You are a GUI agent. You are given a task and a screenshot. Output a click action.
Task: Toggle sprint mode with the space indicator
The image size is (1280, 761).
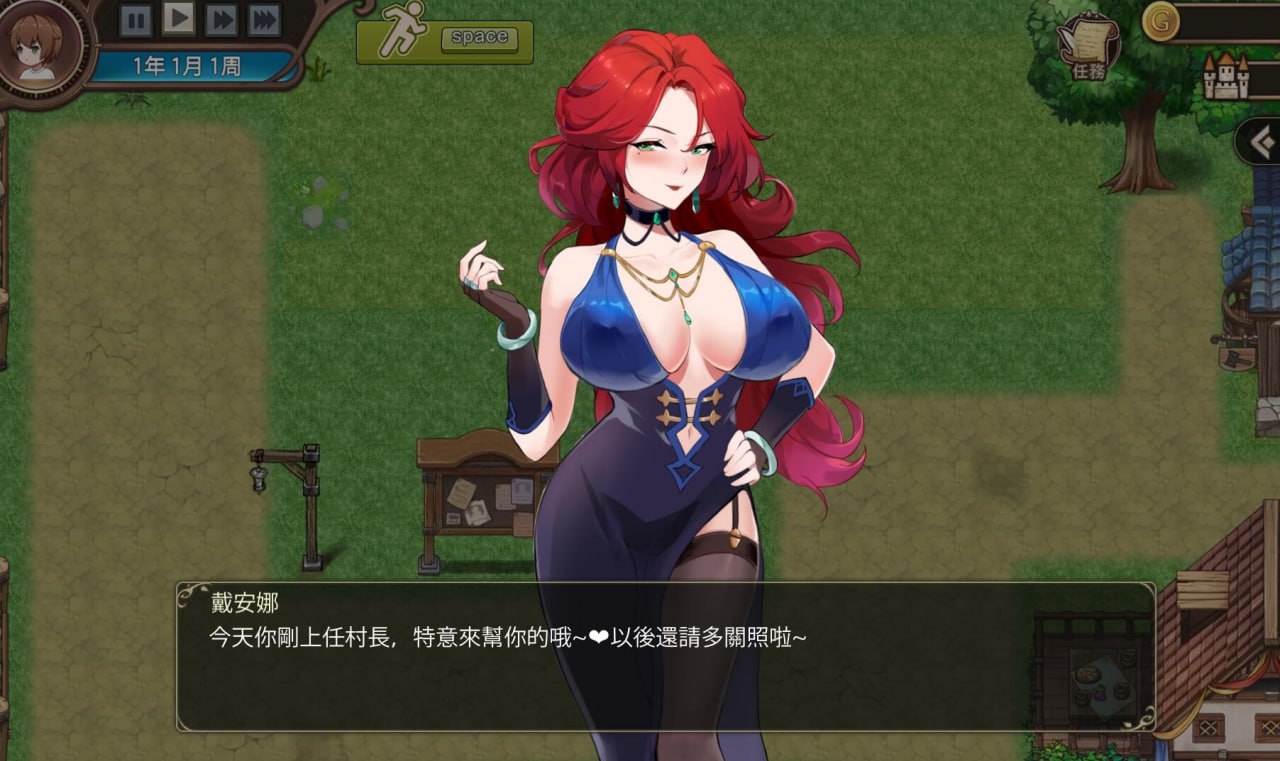pyautogui.click(x=479, y=38)
